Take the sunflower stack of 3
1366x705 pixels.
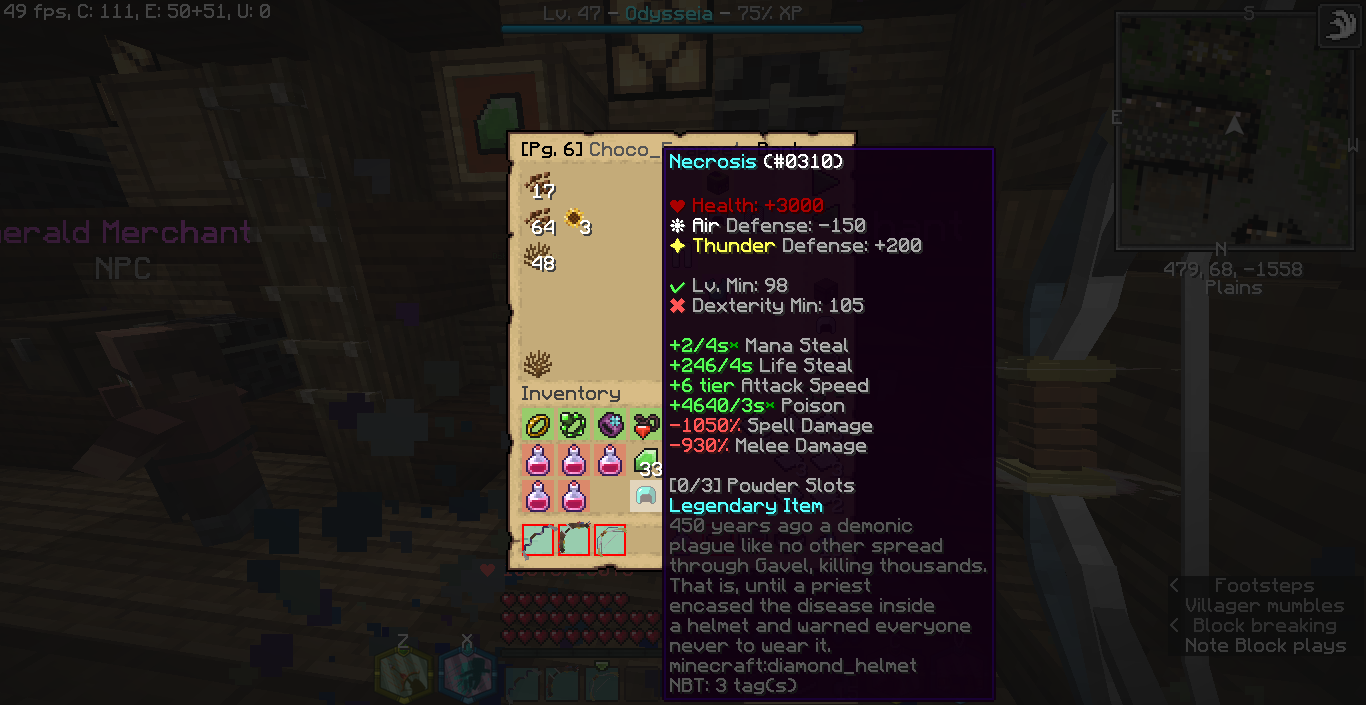[575, 221]
